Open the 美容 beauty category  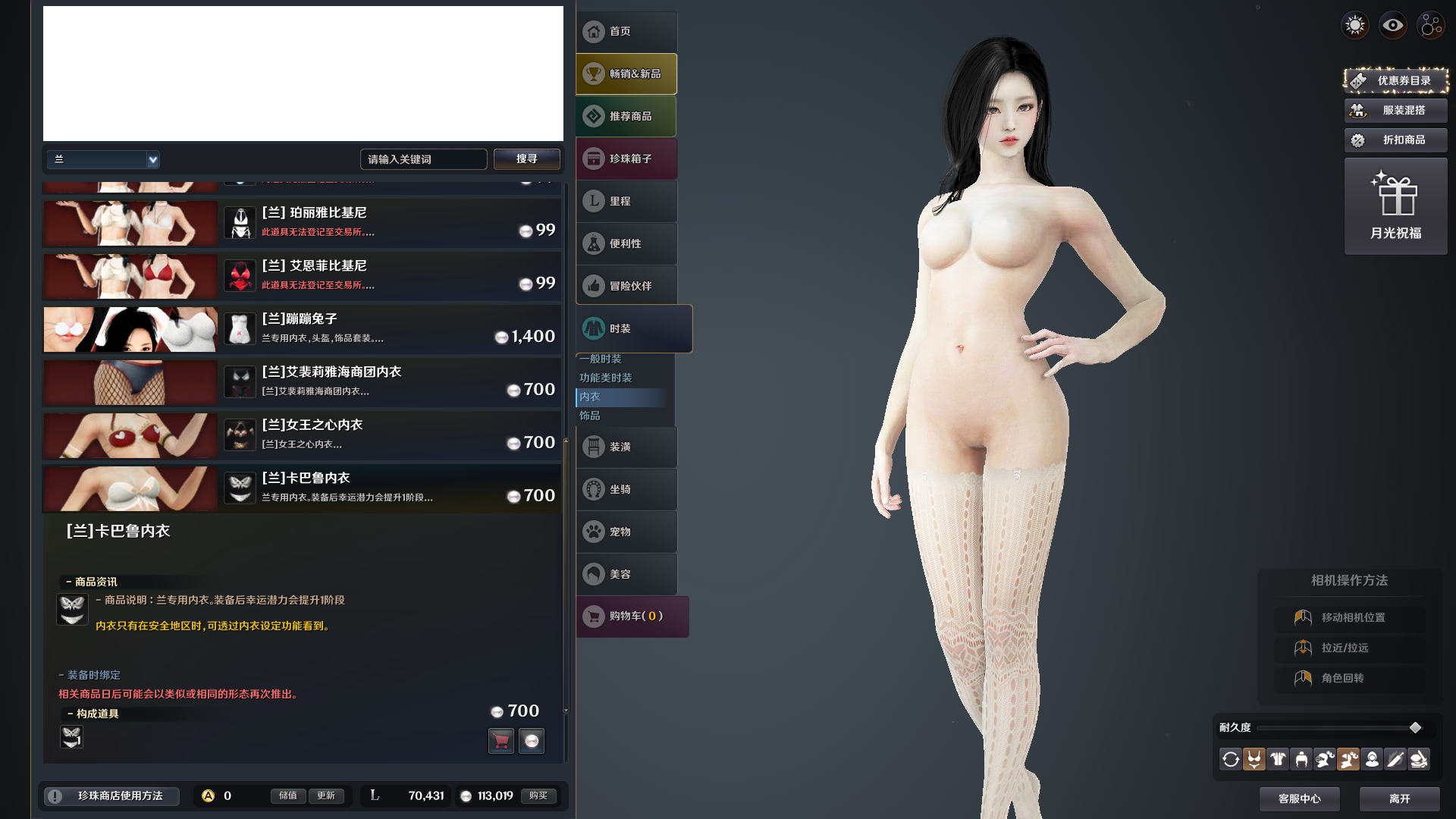point(626,574)
